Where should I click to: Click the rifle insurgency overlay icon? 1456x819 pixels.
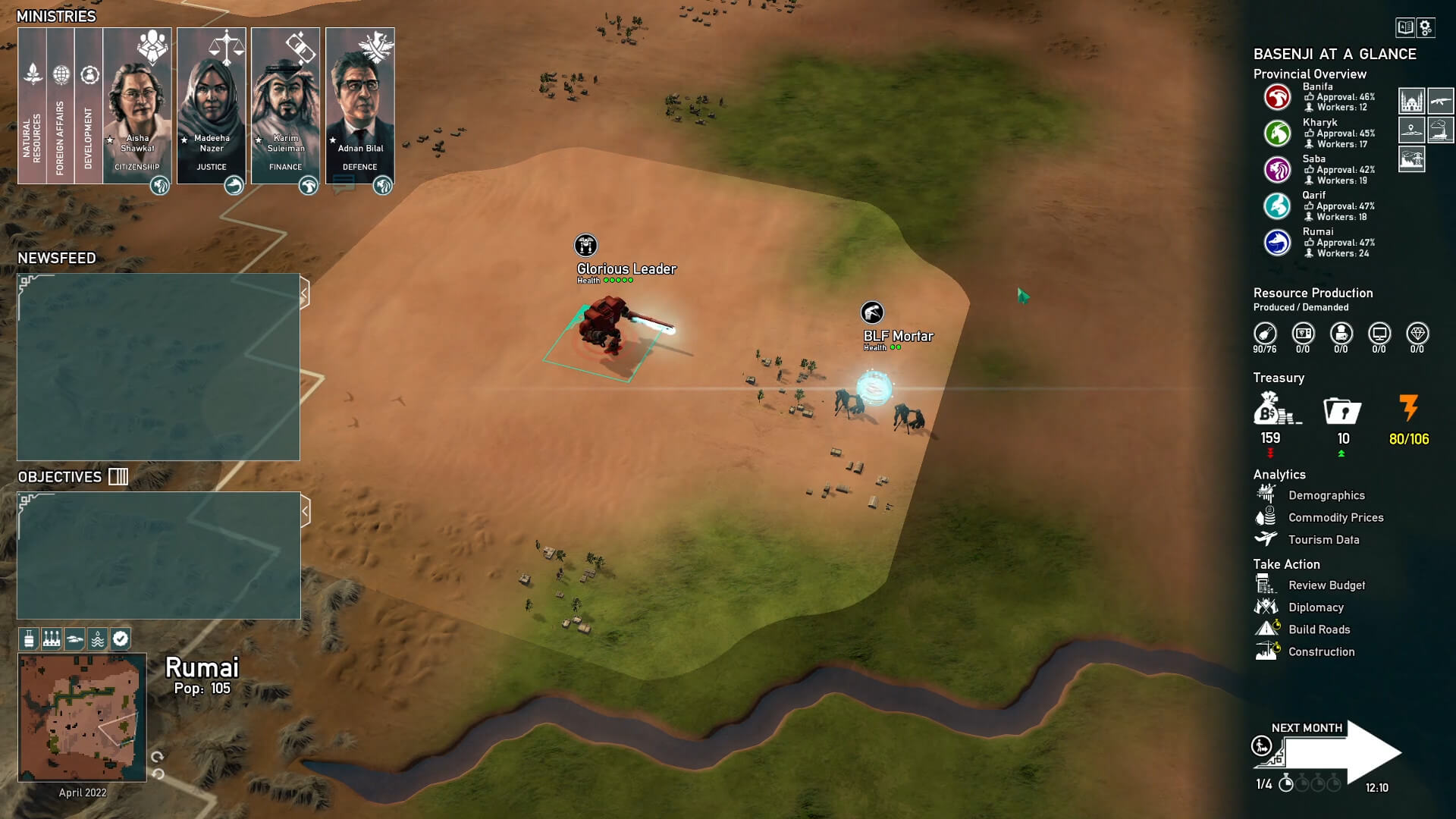click(x=1441, y=99)
